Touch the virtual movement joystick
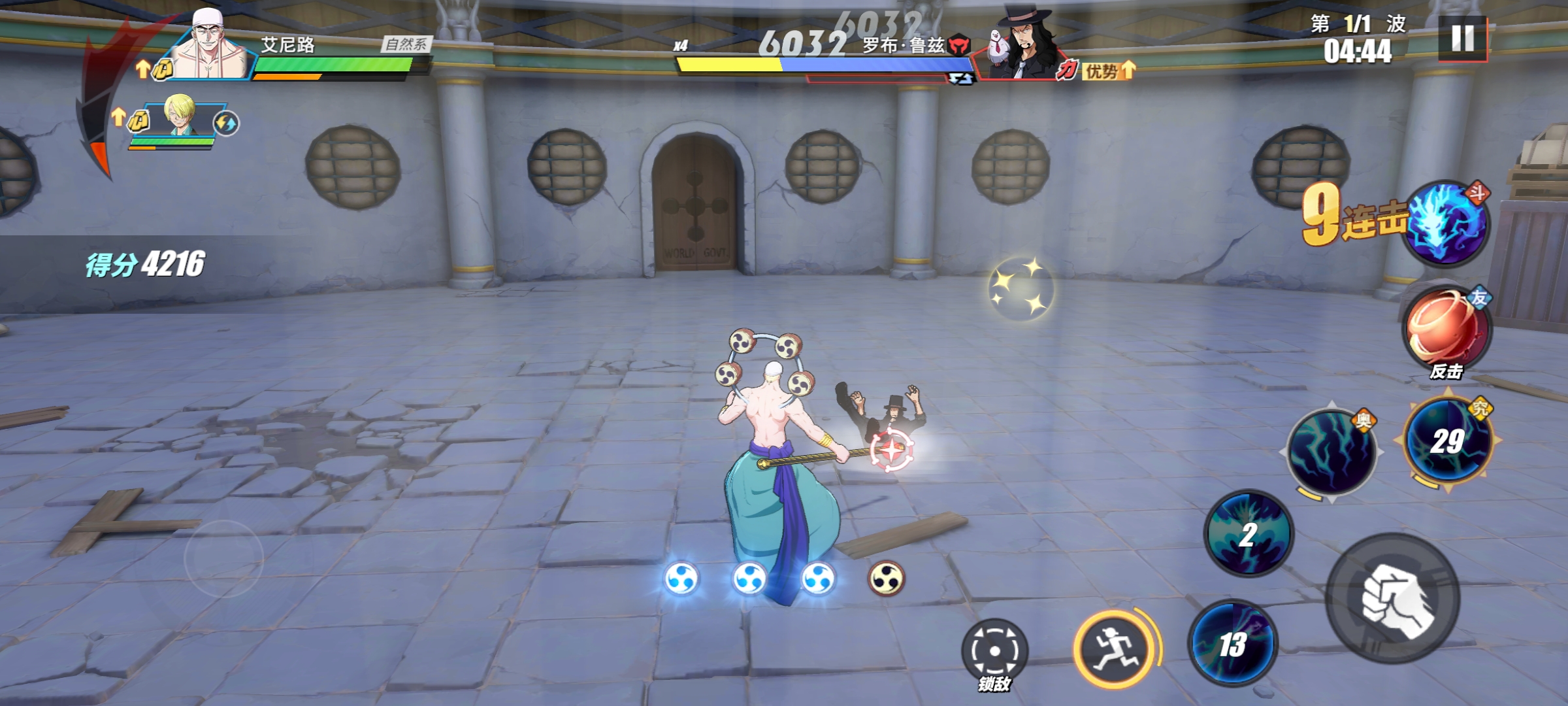Screen dimensions: 1568x706 pyautogui.click(x=223, y=558)
